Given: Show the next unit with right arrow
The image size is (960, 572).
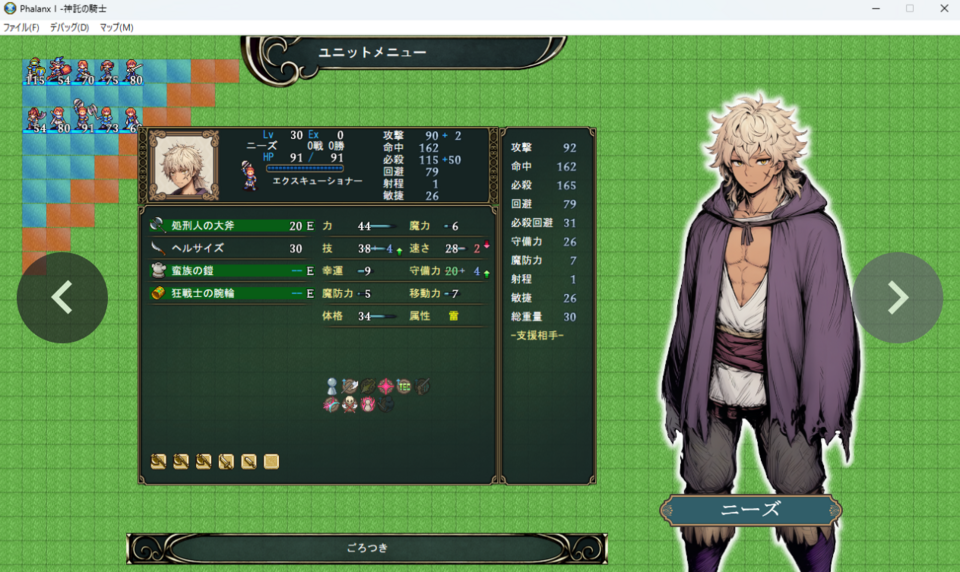Looking at the screenshot, I should pos(897,297).
